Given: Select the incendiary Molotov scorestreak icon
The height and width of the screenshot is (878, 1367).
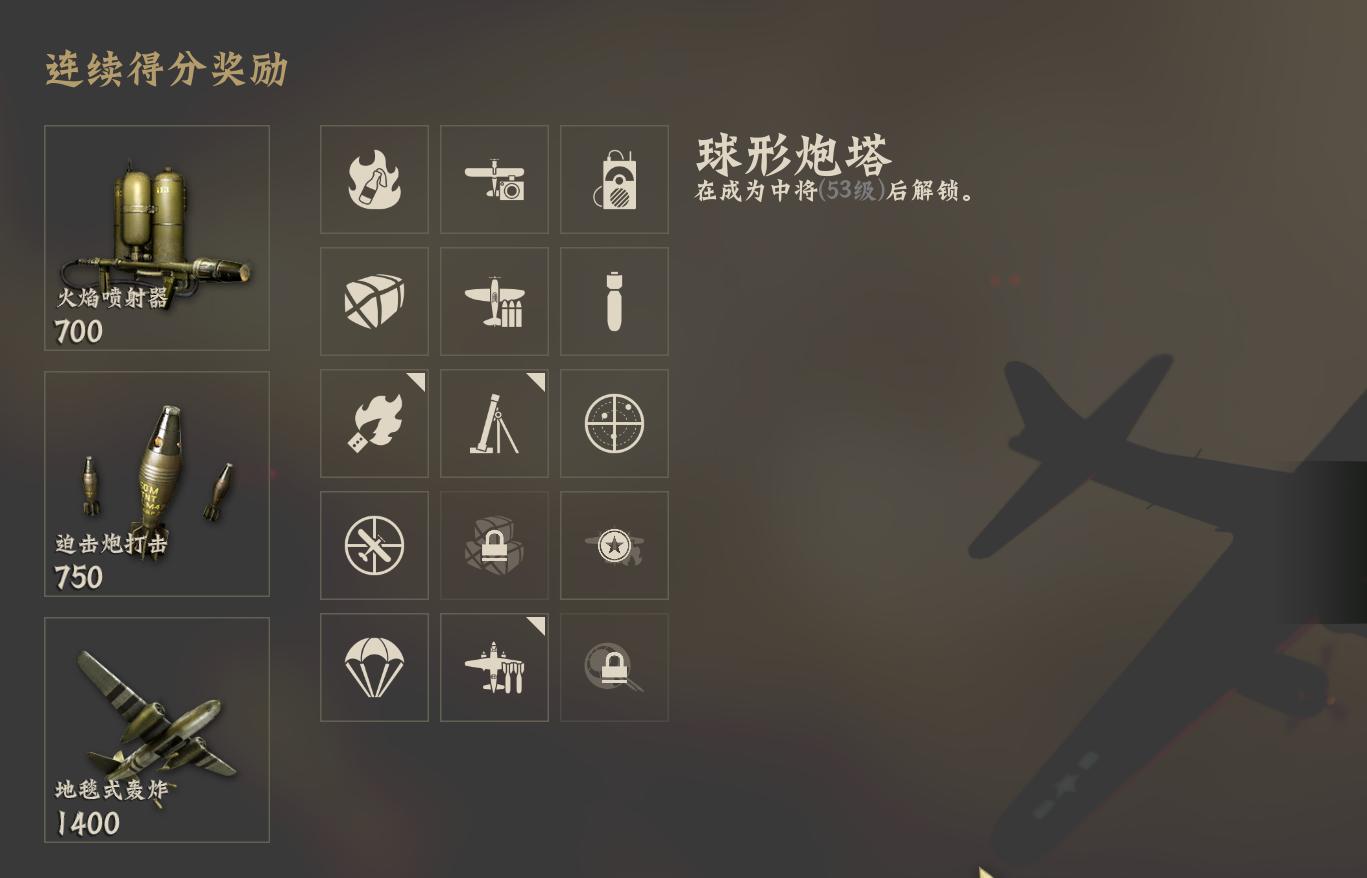Looking at the screenshot, I should [374, 179].
